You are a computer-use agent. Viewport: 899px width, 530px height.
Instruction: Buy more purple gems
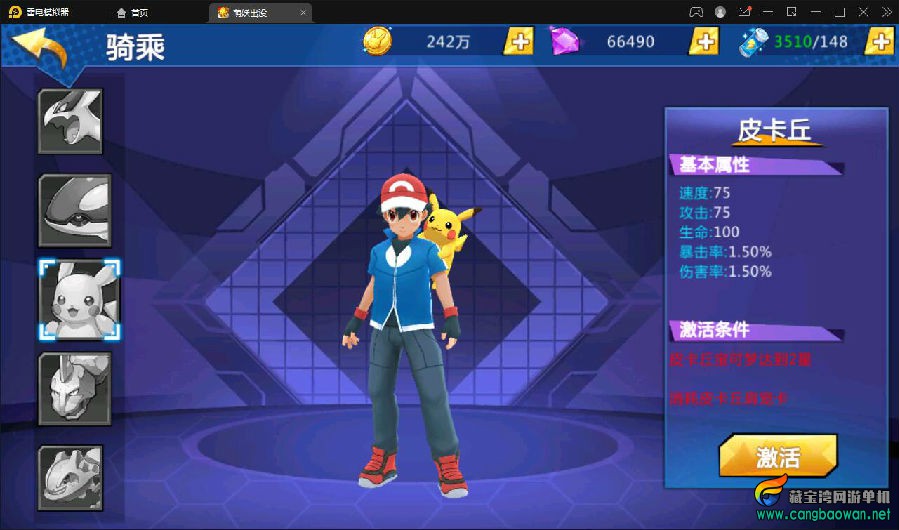(704, 42)
